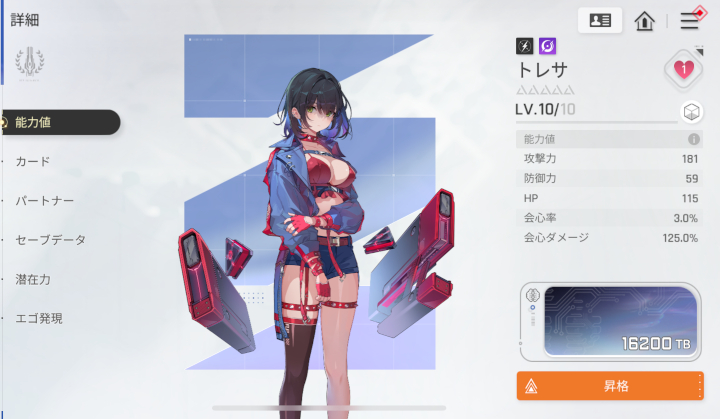Open the profile card icon
The image size is (720, 419).
tap(600, 20)
